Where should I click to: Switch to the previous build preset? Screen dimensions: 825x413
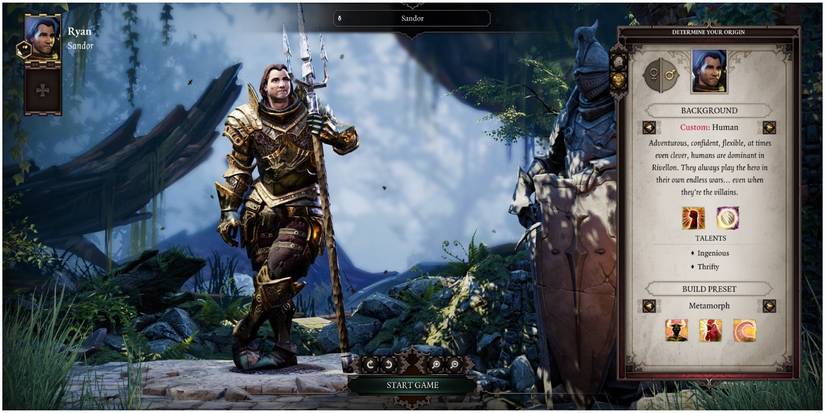[x=649, y=306]
